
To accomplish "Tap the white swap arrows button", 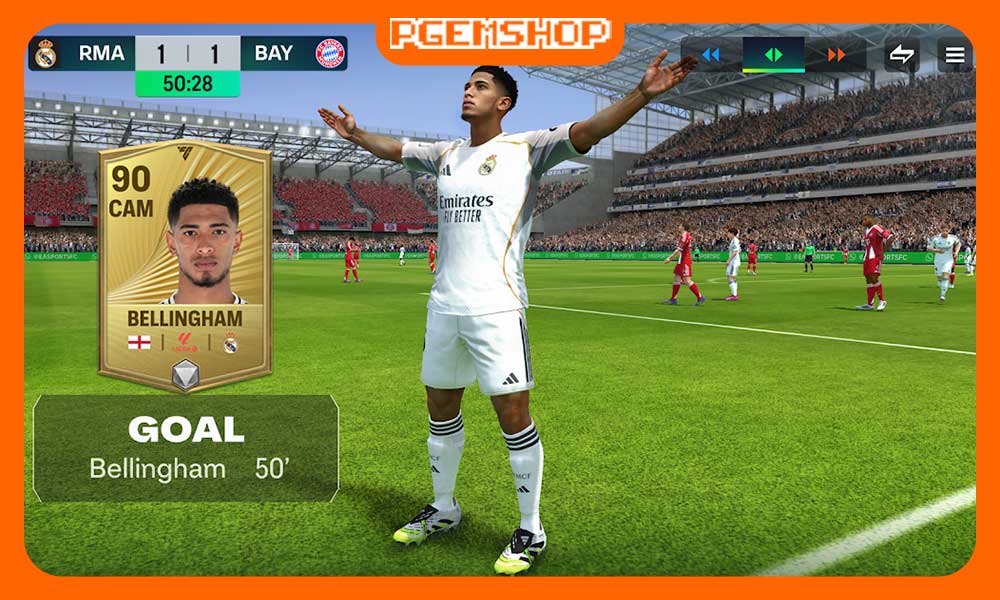I will [902, 55].
